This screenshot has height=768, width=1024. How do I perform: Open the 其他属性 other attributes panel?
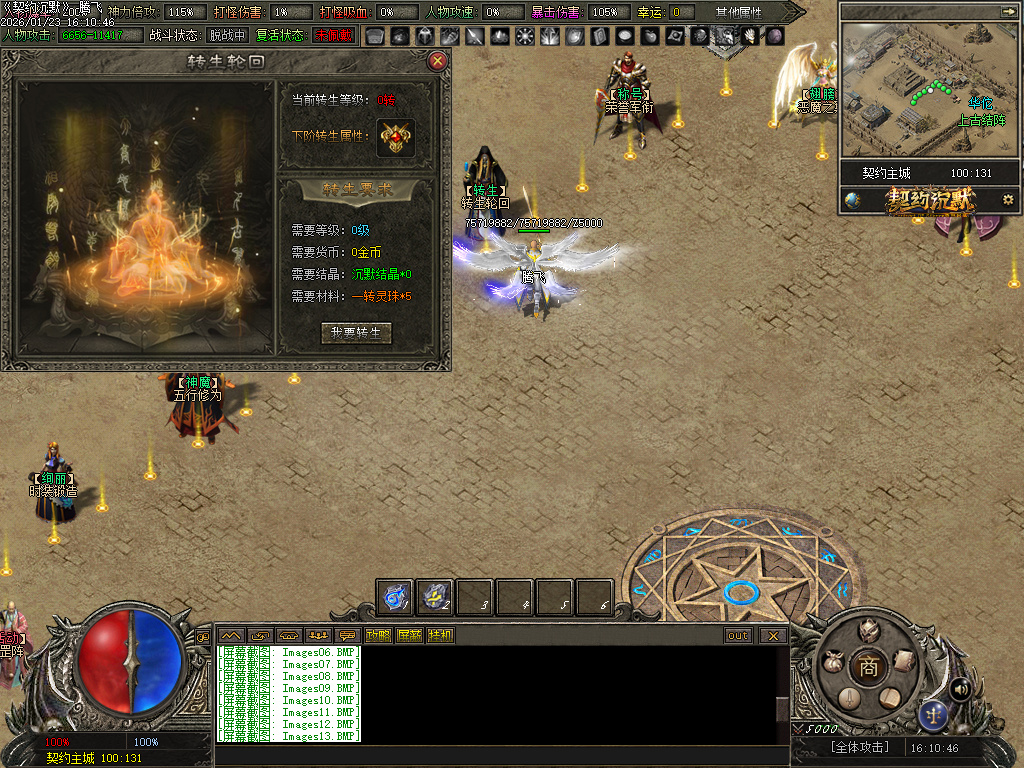pos(738,12)
